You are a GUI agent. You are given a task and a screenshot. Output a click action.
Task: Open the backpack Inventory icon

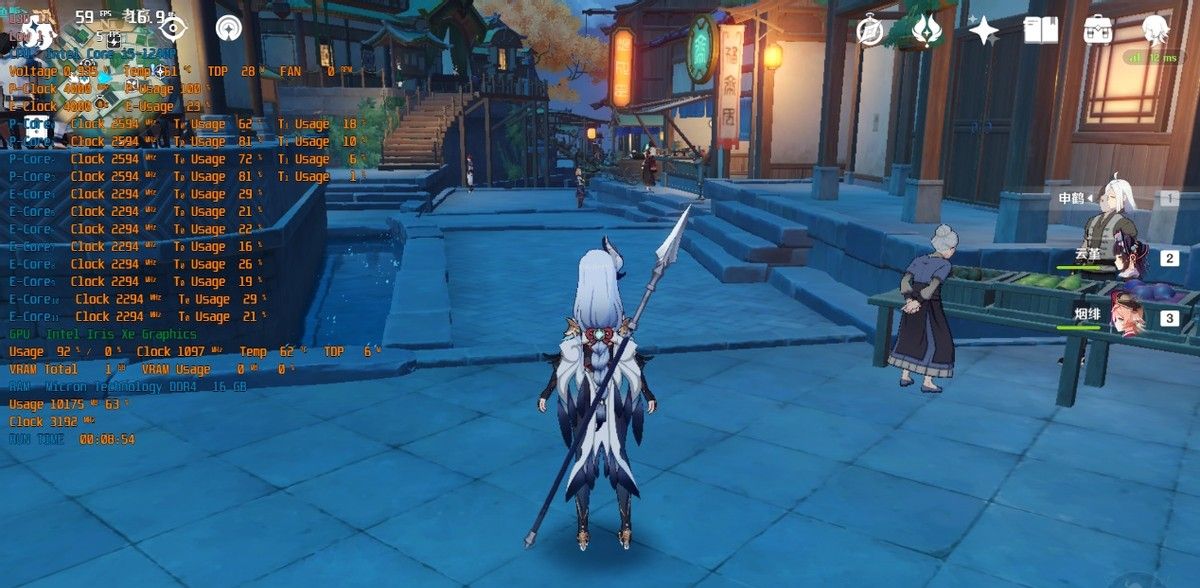(x=1098, y=31)
